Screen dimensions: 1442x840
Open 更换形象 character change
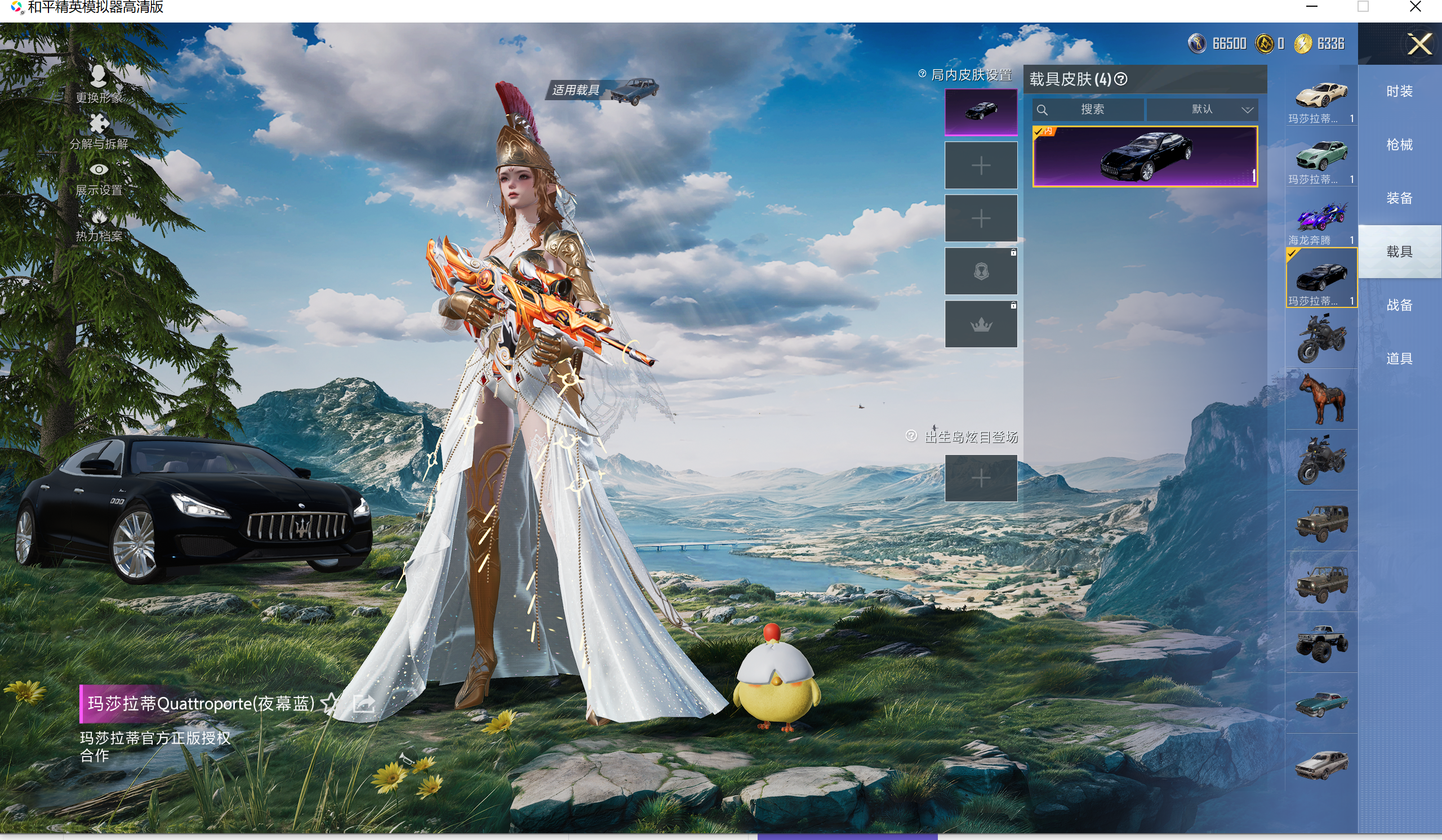pos(99,83)
